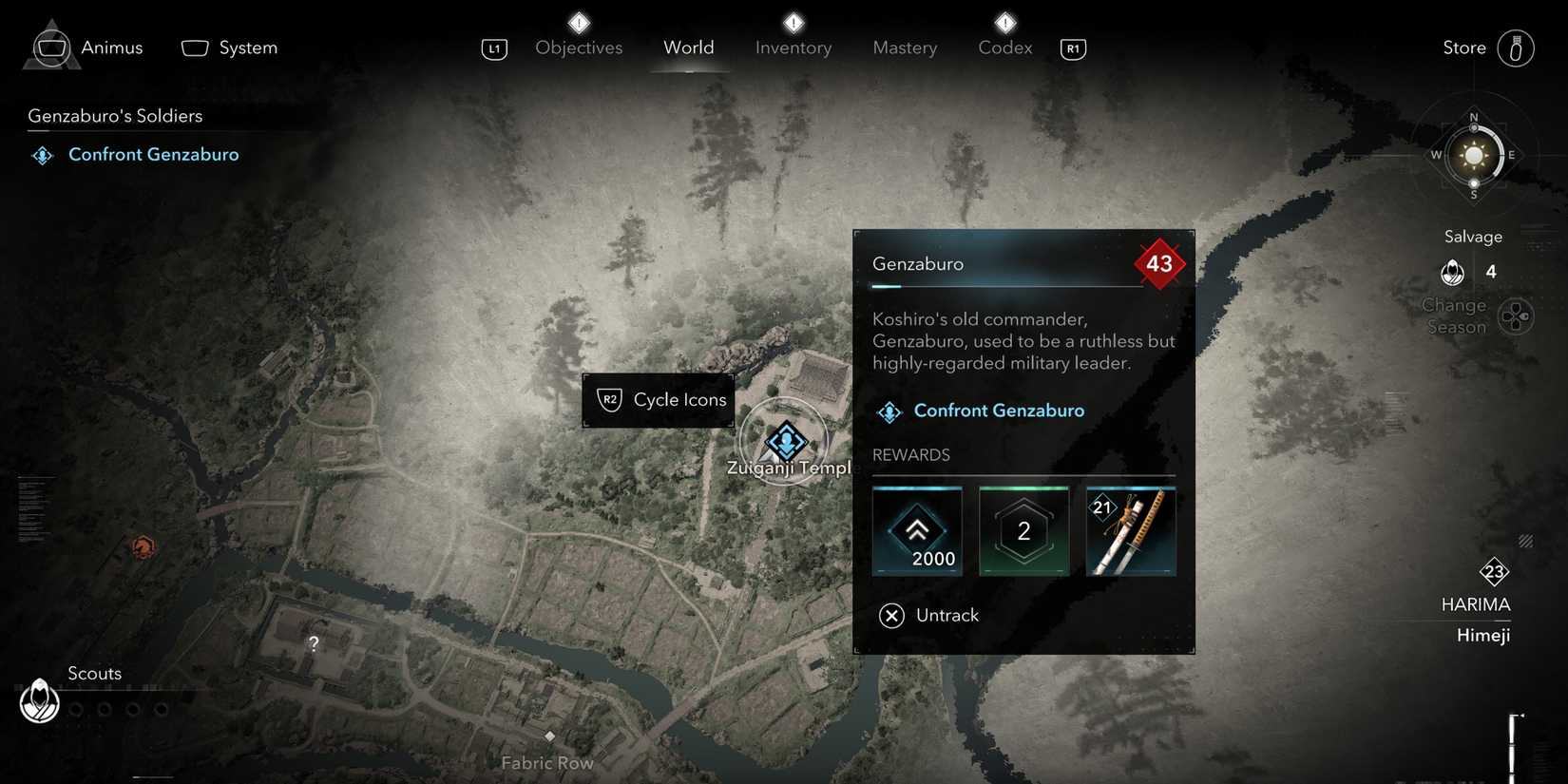This screenshot has width=1568, height=784.
Task: Open the System menu
Action: pos(230,48)
